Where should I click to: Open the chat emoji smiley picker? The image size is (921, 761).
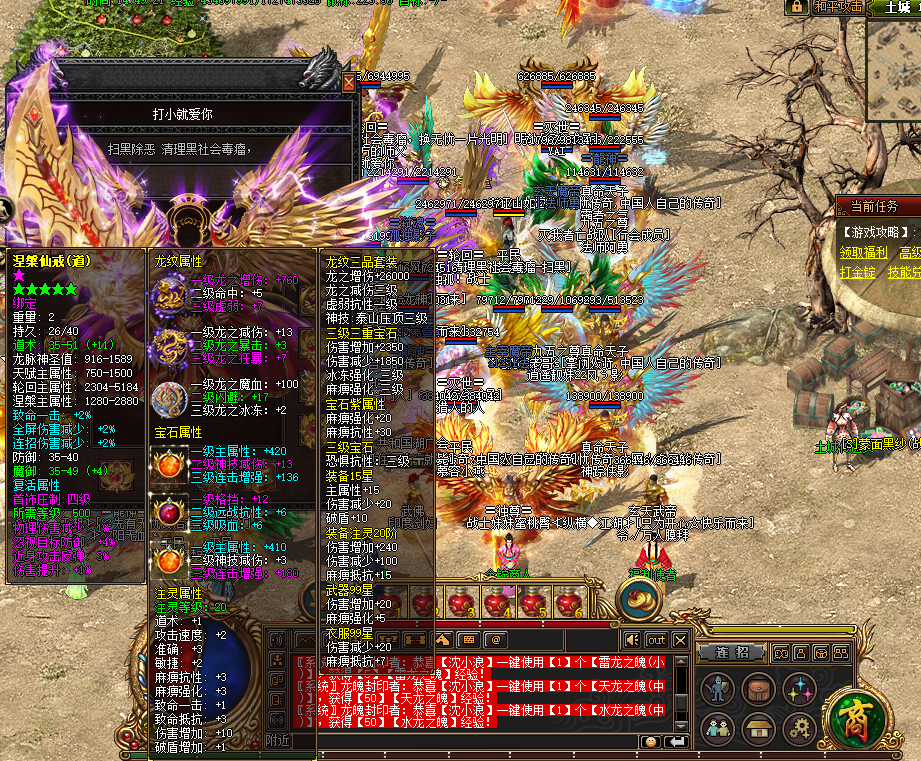pos(651,741)
